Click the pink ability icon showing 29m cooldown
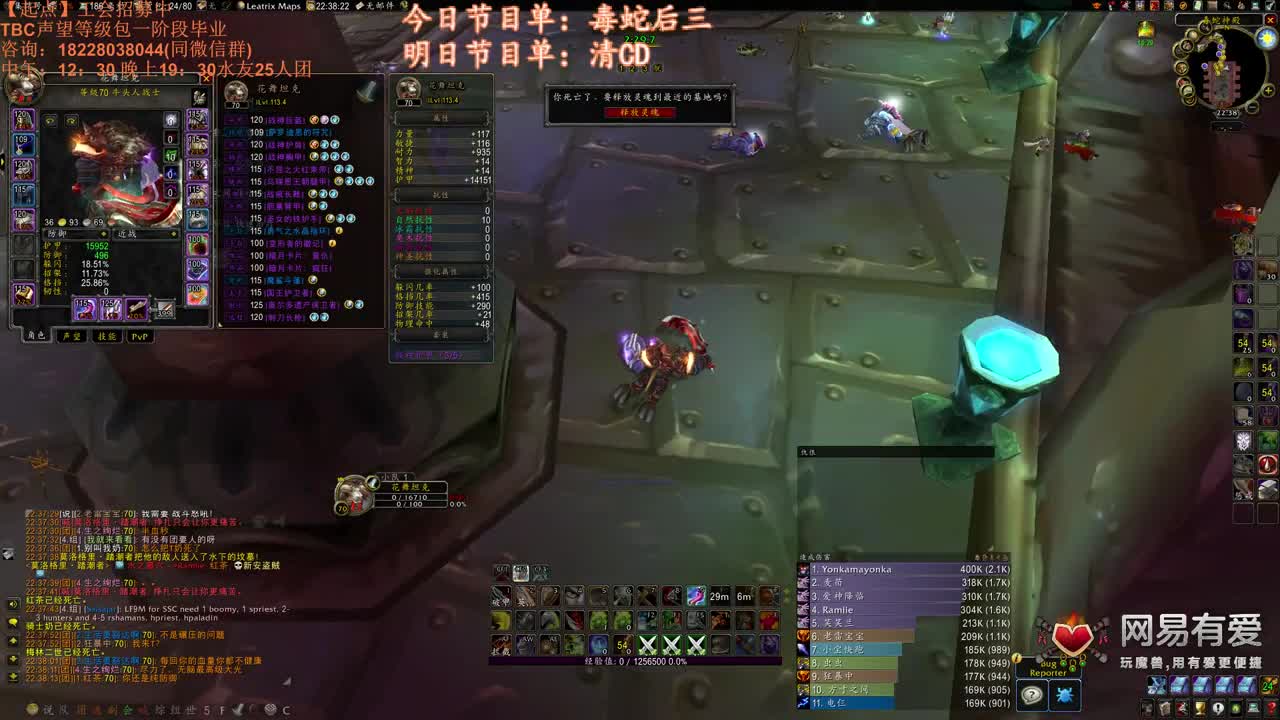This screenshot has height=720, width=1280. [696, 596]
